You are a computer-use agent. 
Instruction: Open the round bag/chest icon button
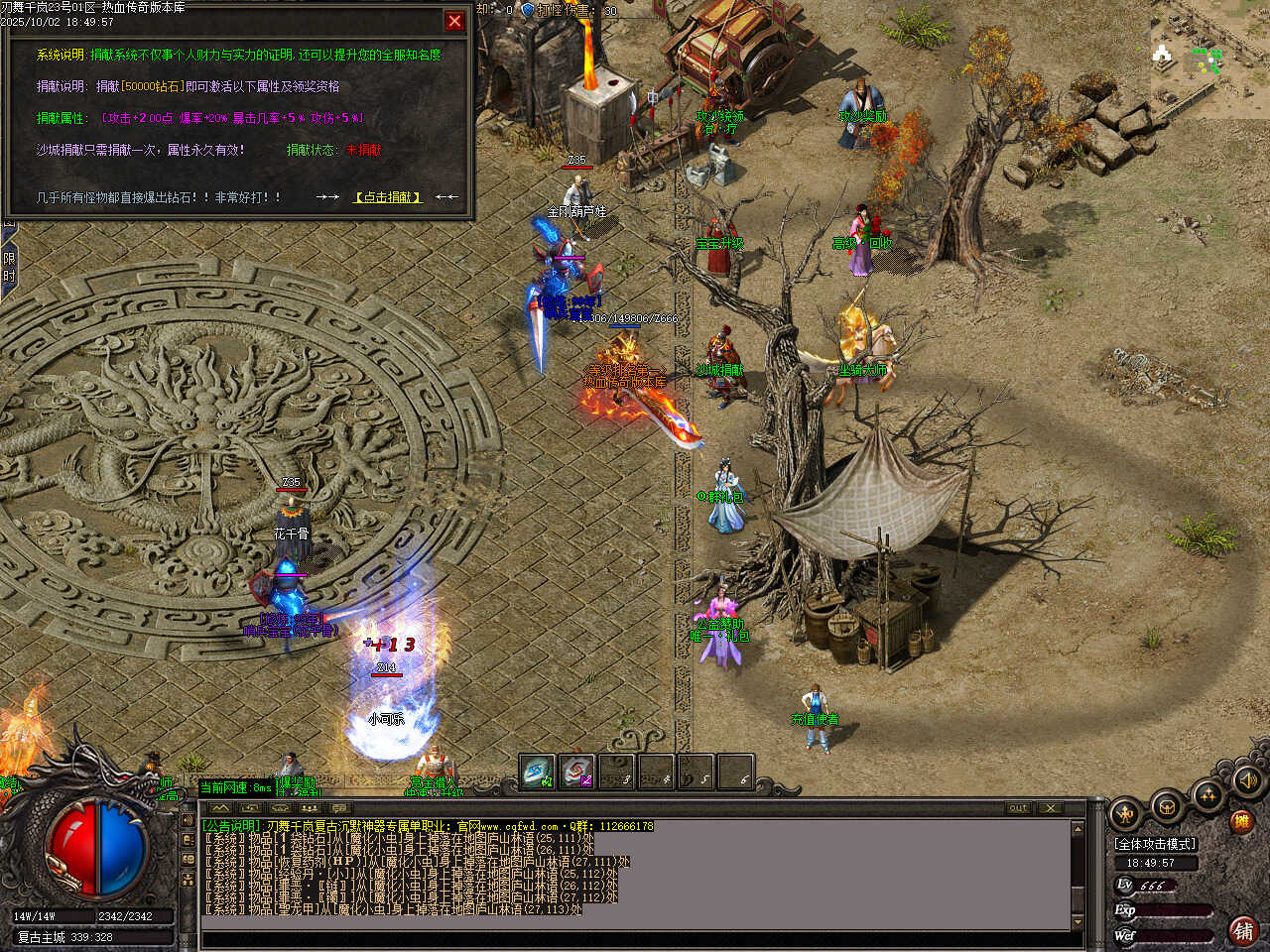pos(1168,807)
